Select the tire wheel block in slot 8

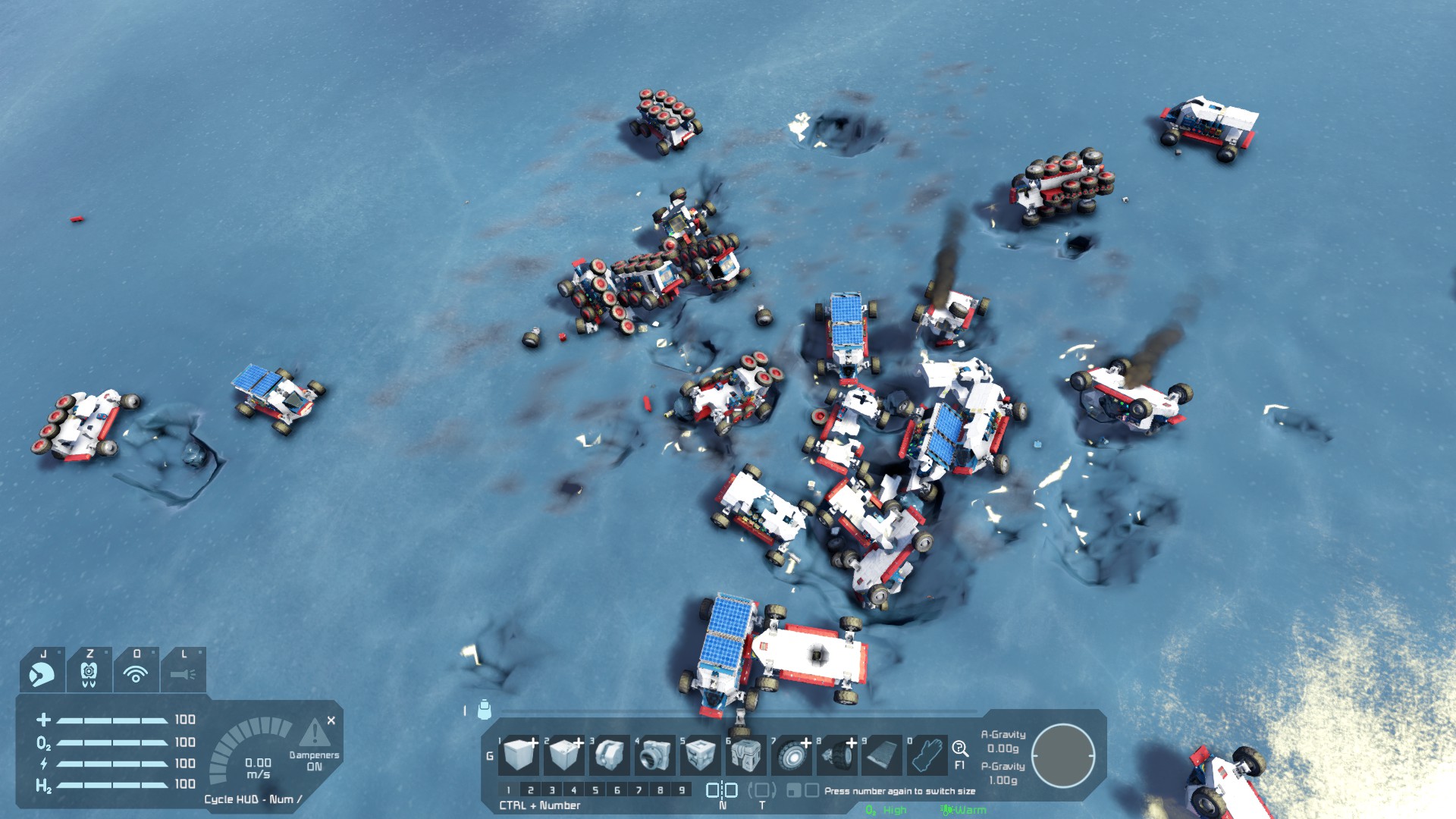(837, 755)
